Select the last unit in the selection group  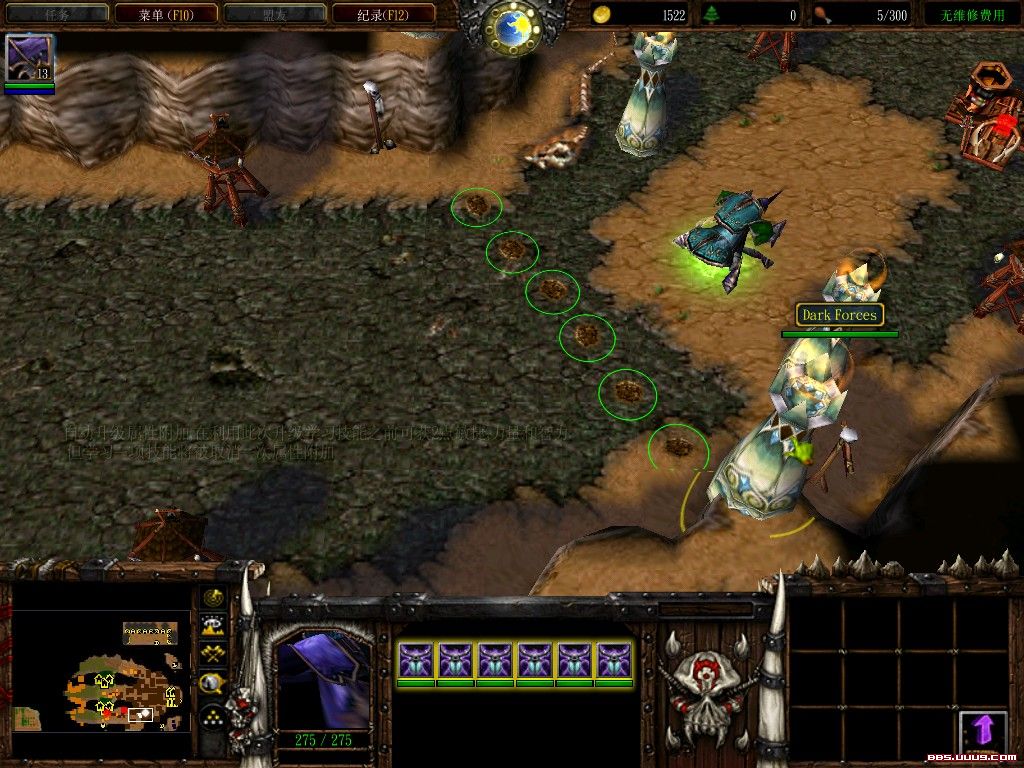tap(614, 660)
